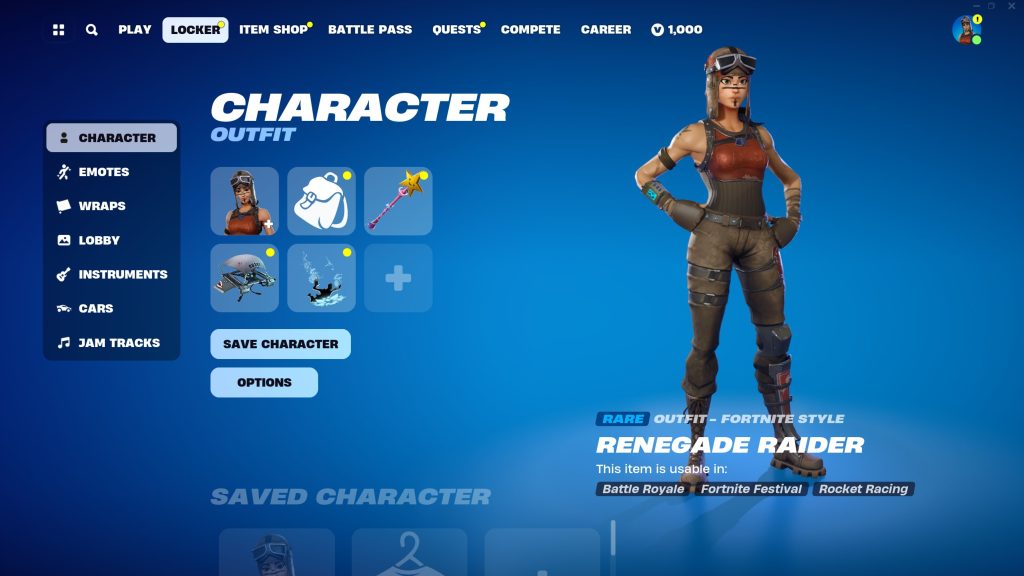Screen dimensions: 1024x576
Task: Select the Renegade Raider outfit slot
Action: (245, 201)
